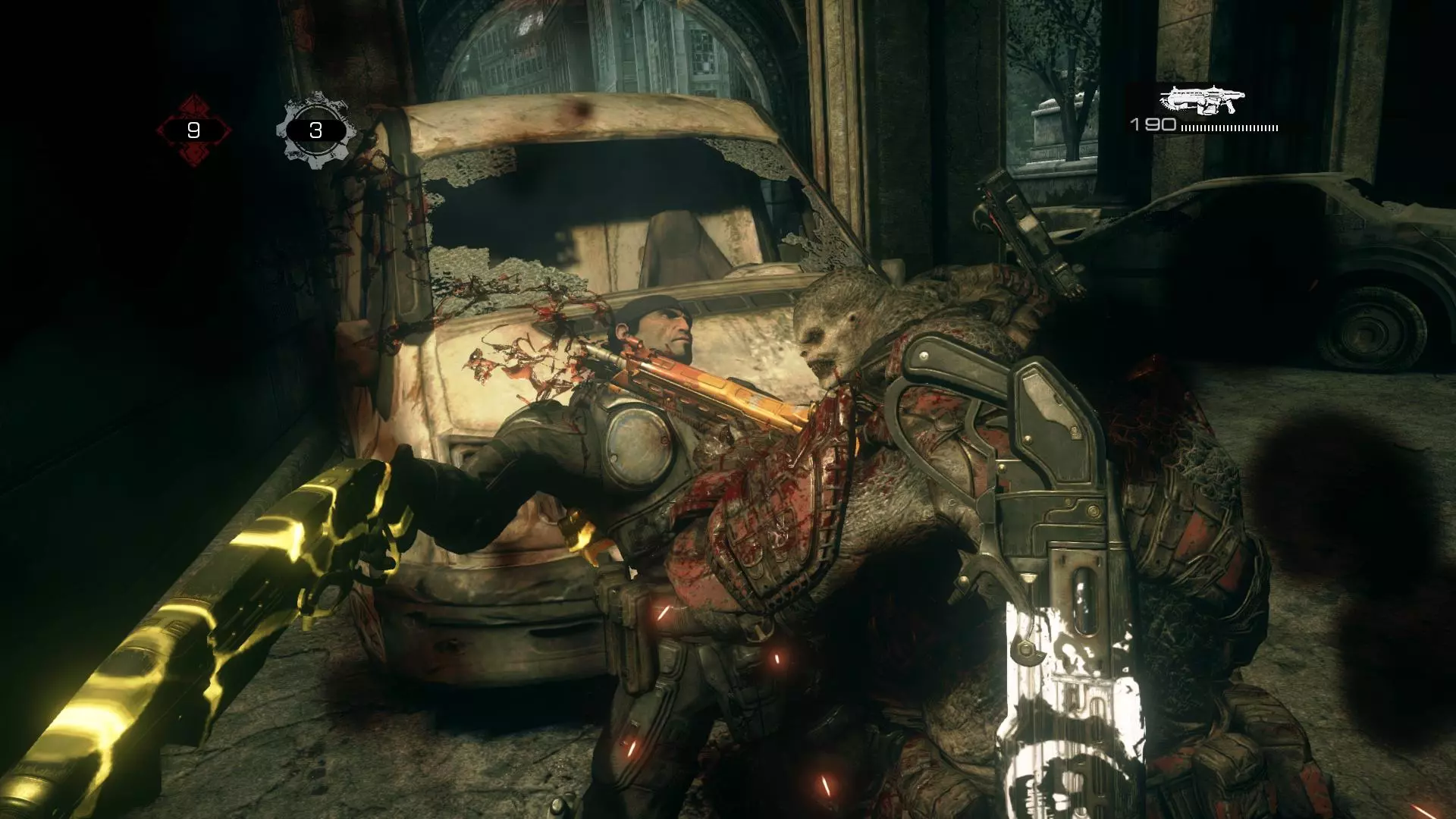Click the red Locust team emblem
This screenshot has width=1456, height=819.
pyautogui.click(x=193, y=130)
